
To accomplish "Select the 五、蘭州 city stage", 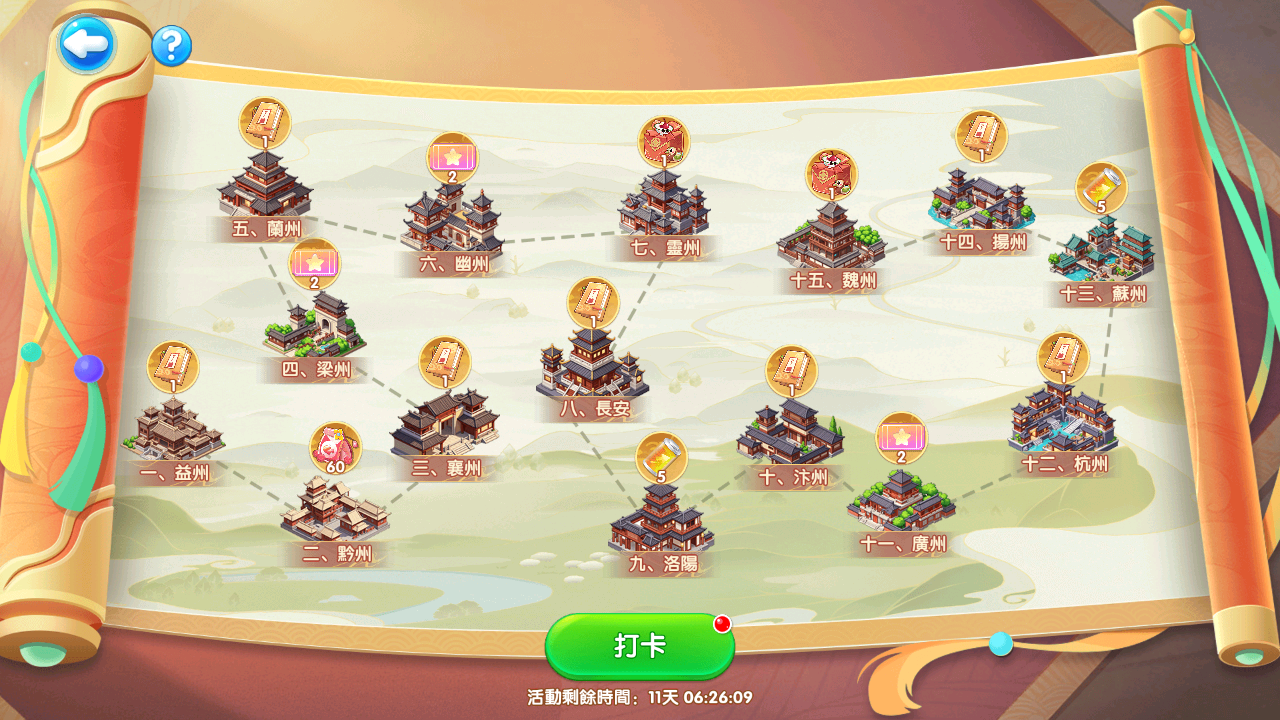I will [x=264, y=186].
